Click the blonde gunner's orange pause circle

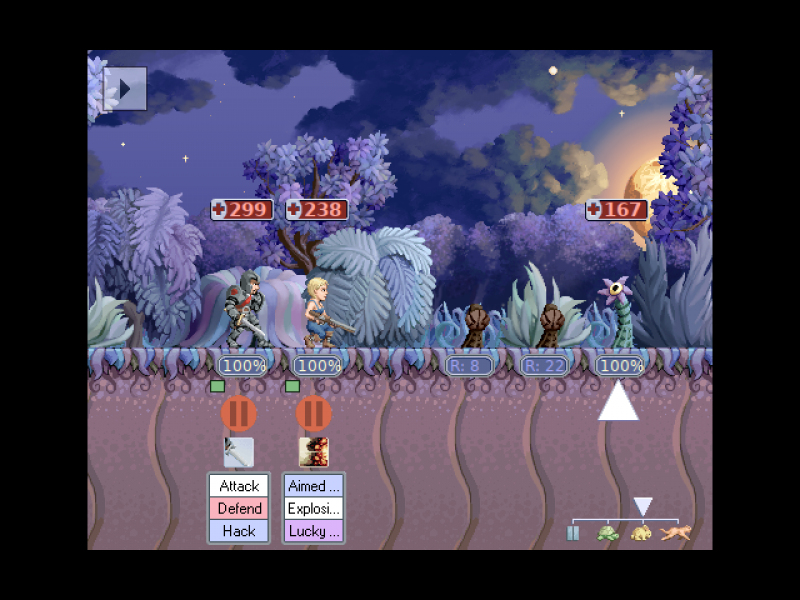pos(313,413)
